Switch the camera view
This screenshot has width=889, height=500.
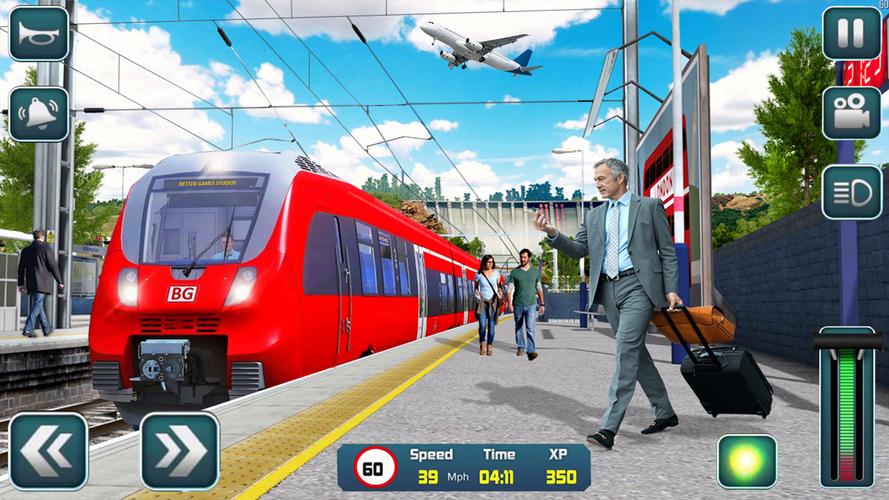click(851, 113)
